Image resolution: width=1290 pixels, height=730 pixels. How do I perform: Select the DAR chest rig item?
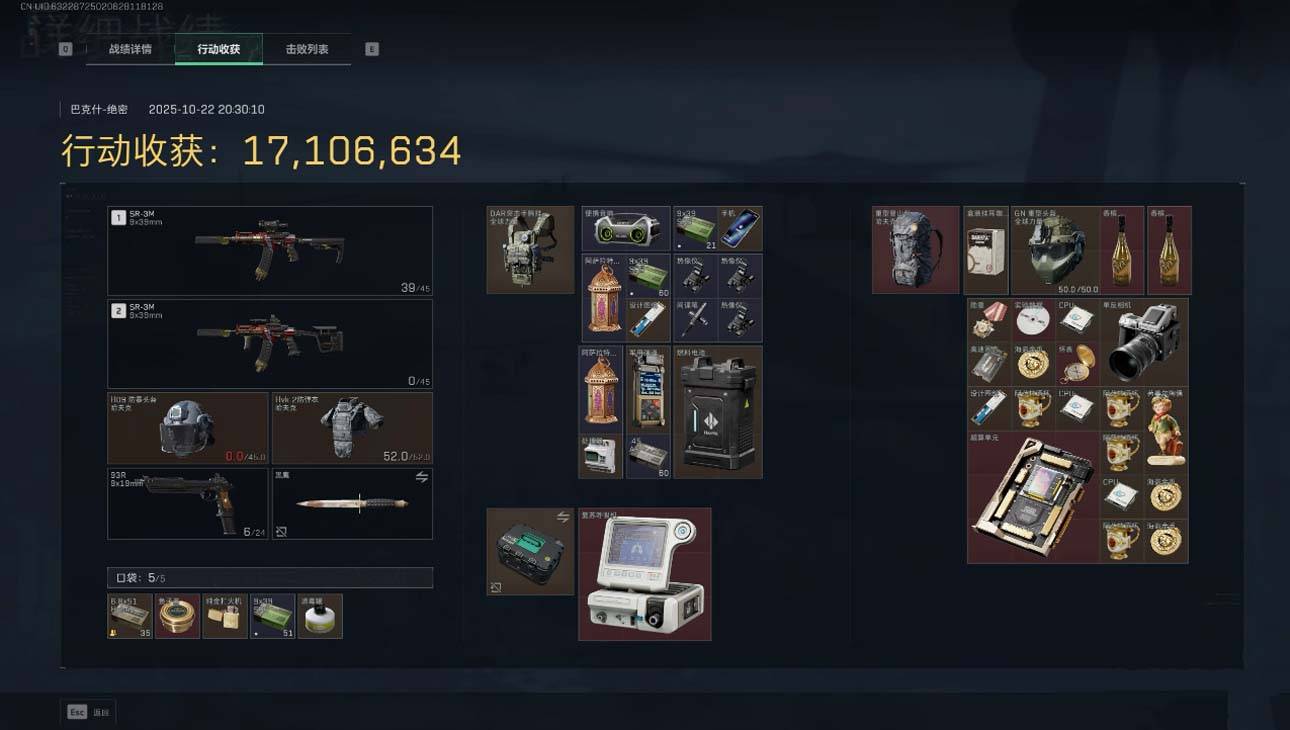coord(530,250)
